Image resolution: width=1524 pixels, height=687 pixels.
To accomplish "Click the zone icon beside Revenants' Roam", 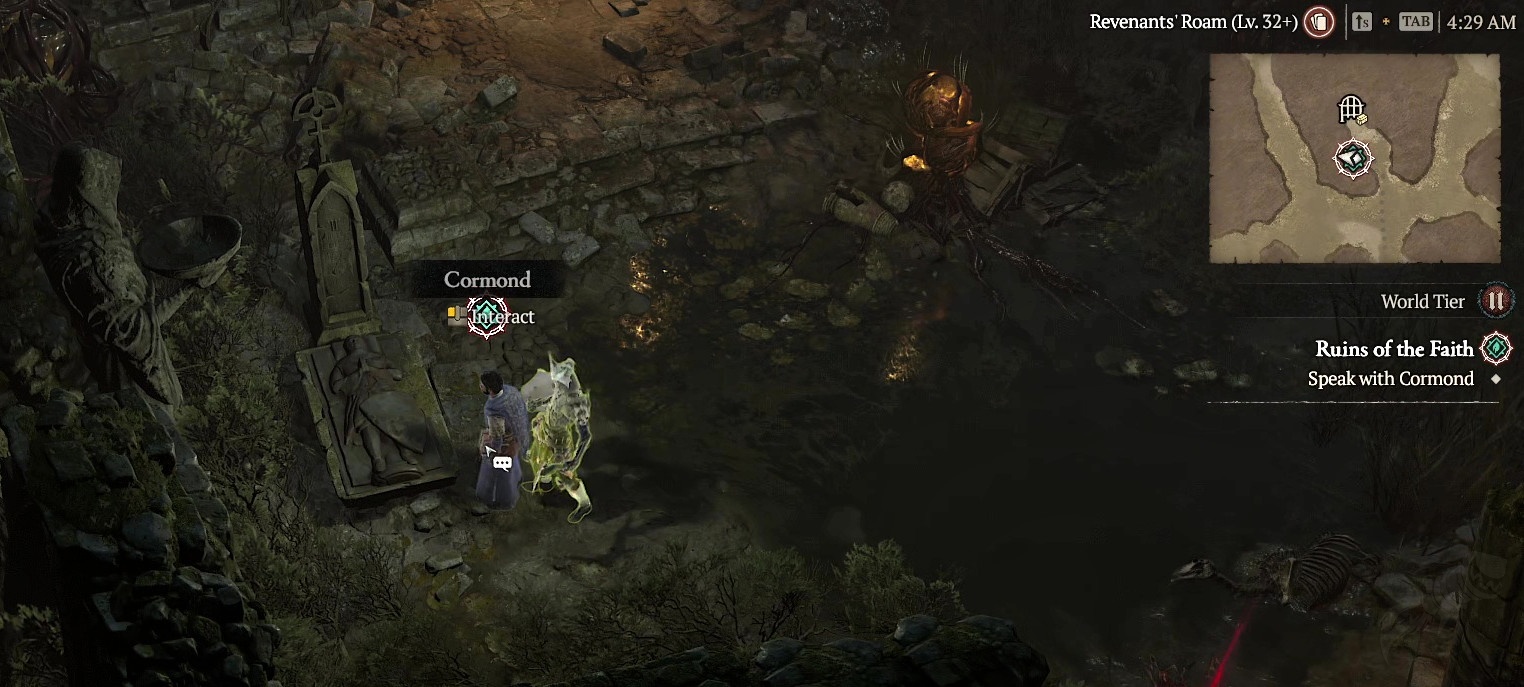I will coord(1319,22).
